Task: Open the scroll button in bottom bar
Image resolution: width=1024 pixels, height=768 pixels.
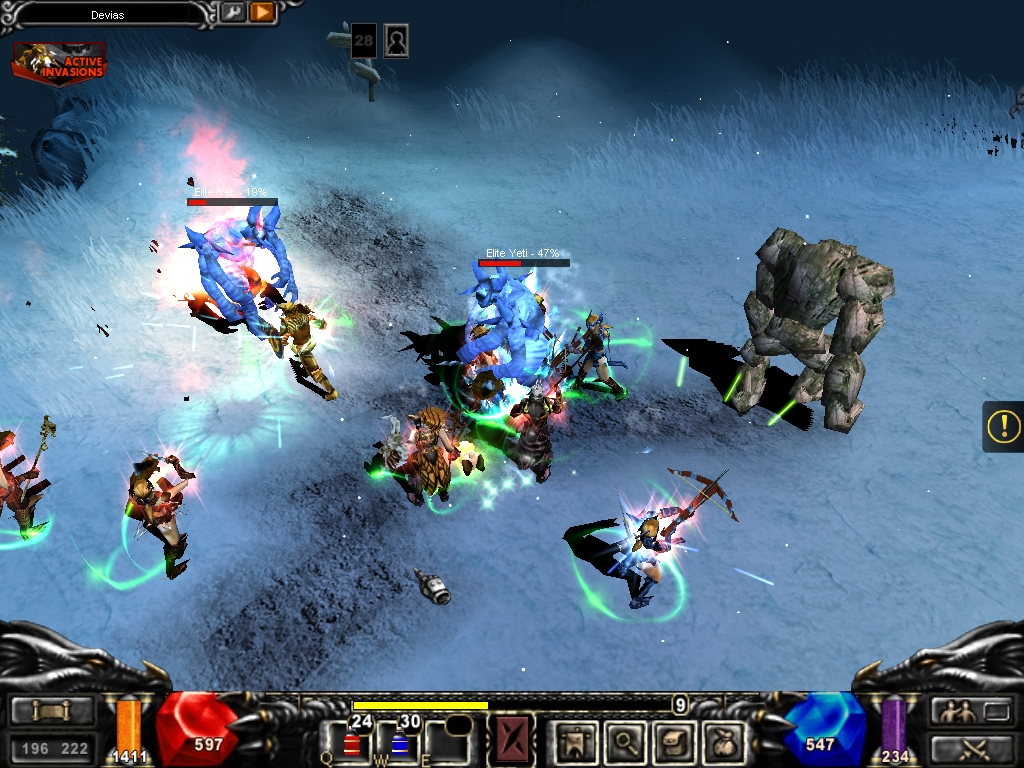Action: [x=52, y=711]
